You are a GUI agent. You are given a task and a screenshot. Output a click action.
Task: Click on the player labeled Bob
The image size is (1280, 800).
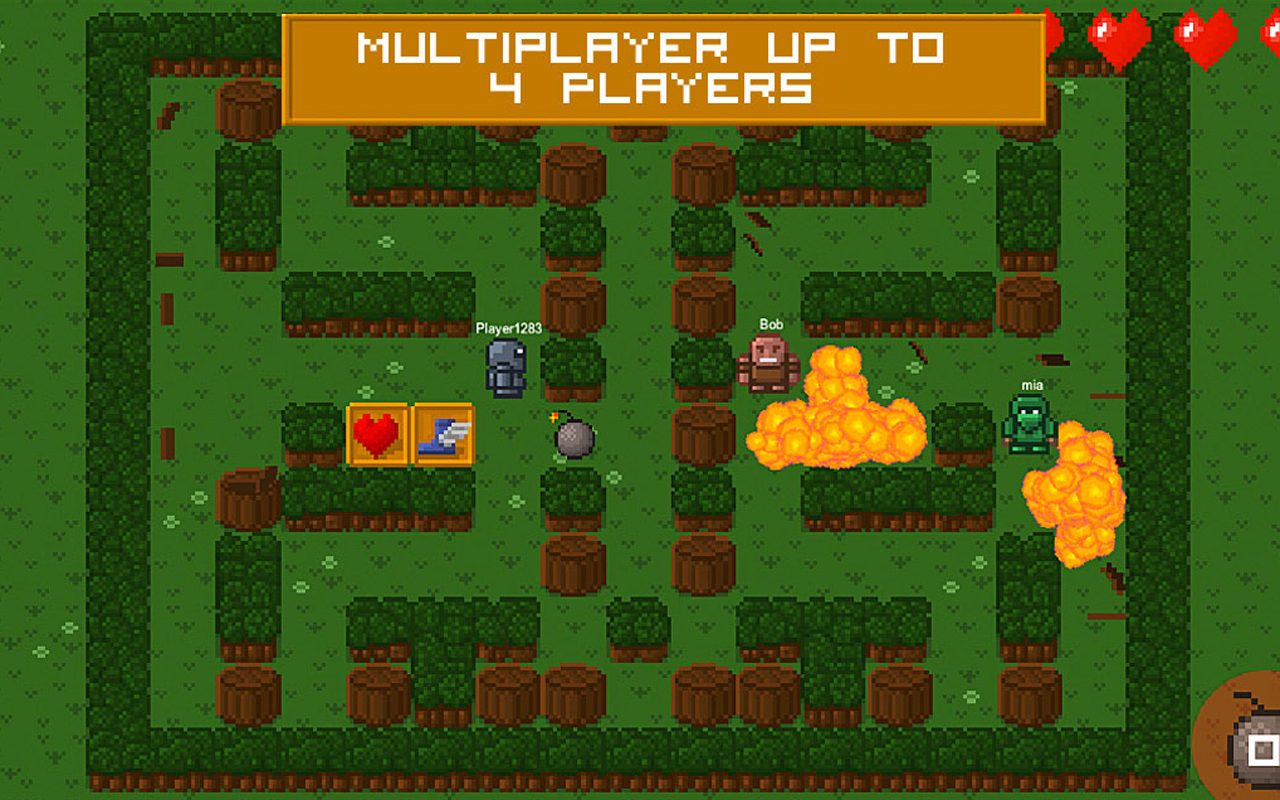(x=768, y=365)
